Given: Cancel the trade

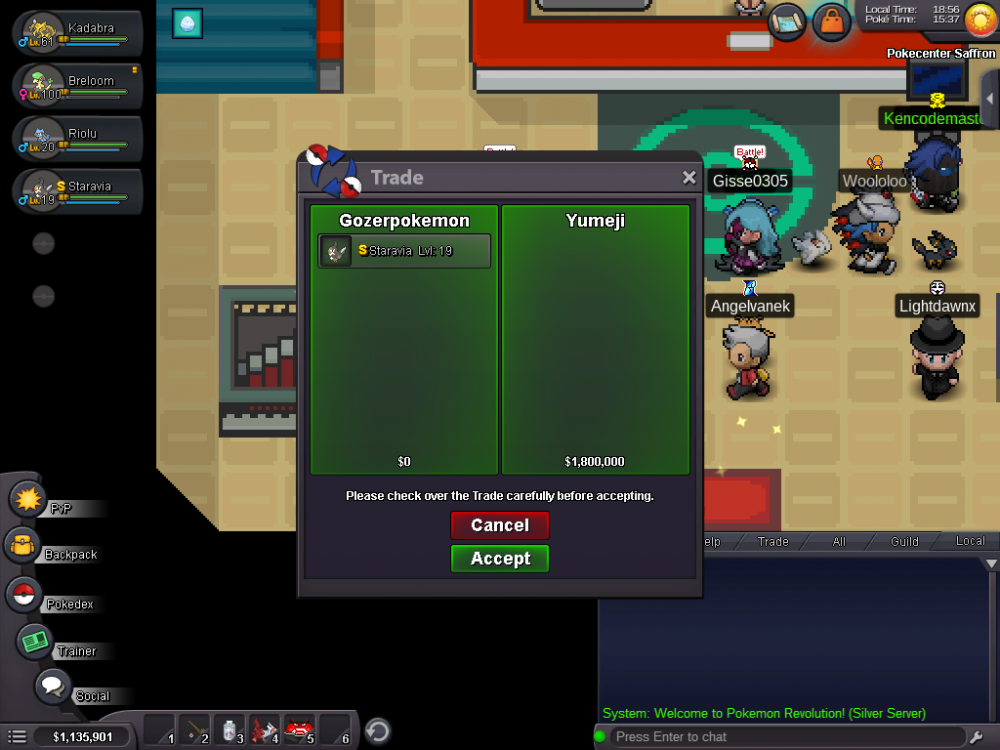Looking at the screenshot, I should (500, 525).
